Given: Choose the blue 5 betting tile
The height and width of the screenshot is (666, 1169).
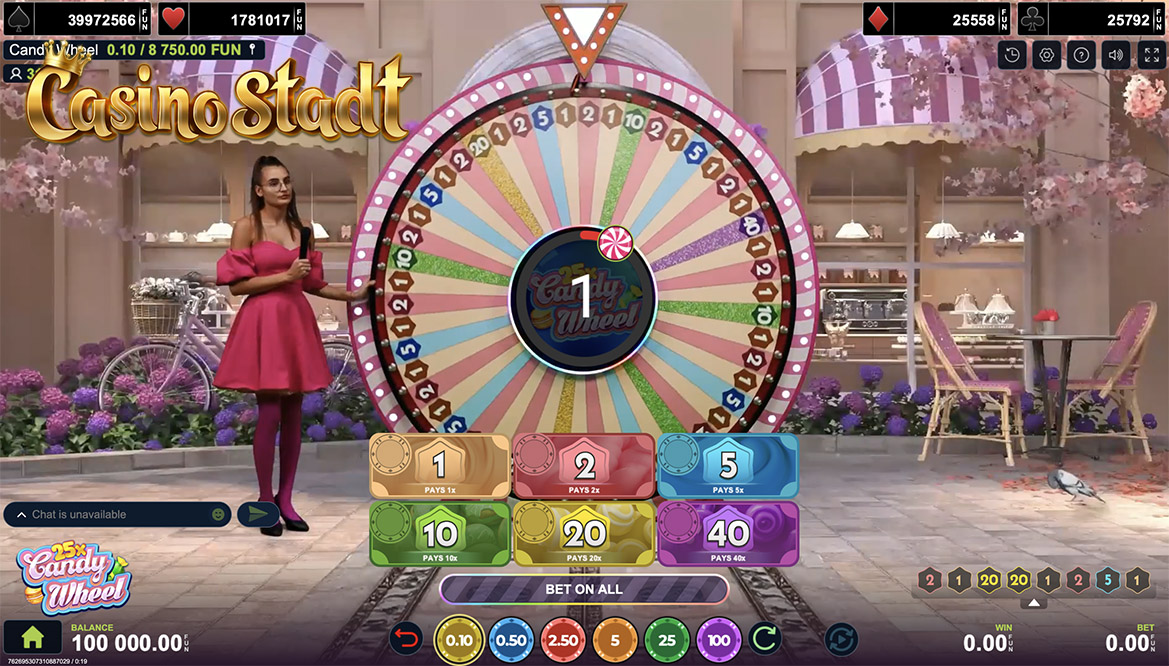Looking at the screenshot, I should click(727, 465).
